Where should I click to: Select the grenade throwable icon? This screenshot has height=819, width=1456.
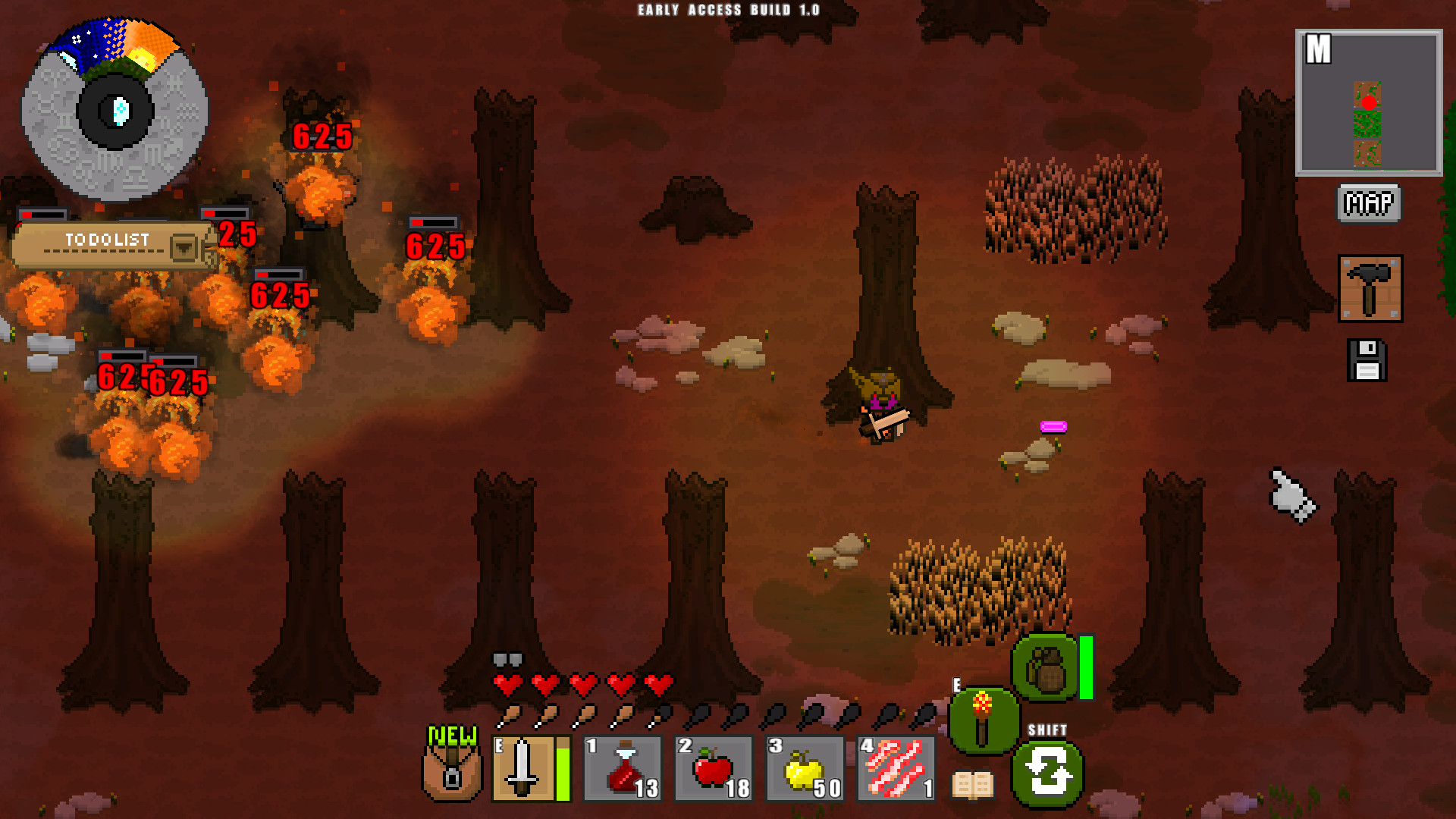(1047, 668)
